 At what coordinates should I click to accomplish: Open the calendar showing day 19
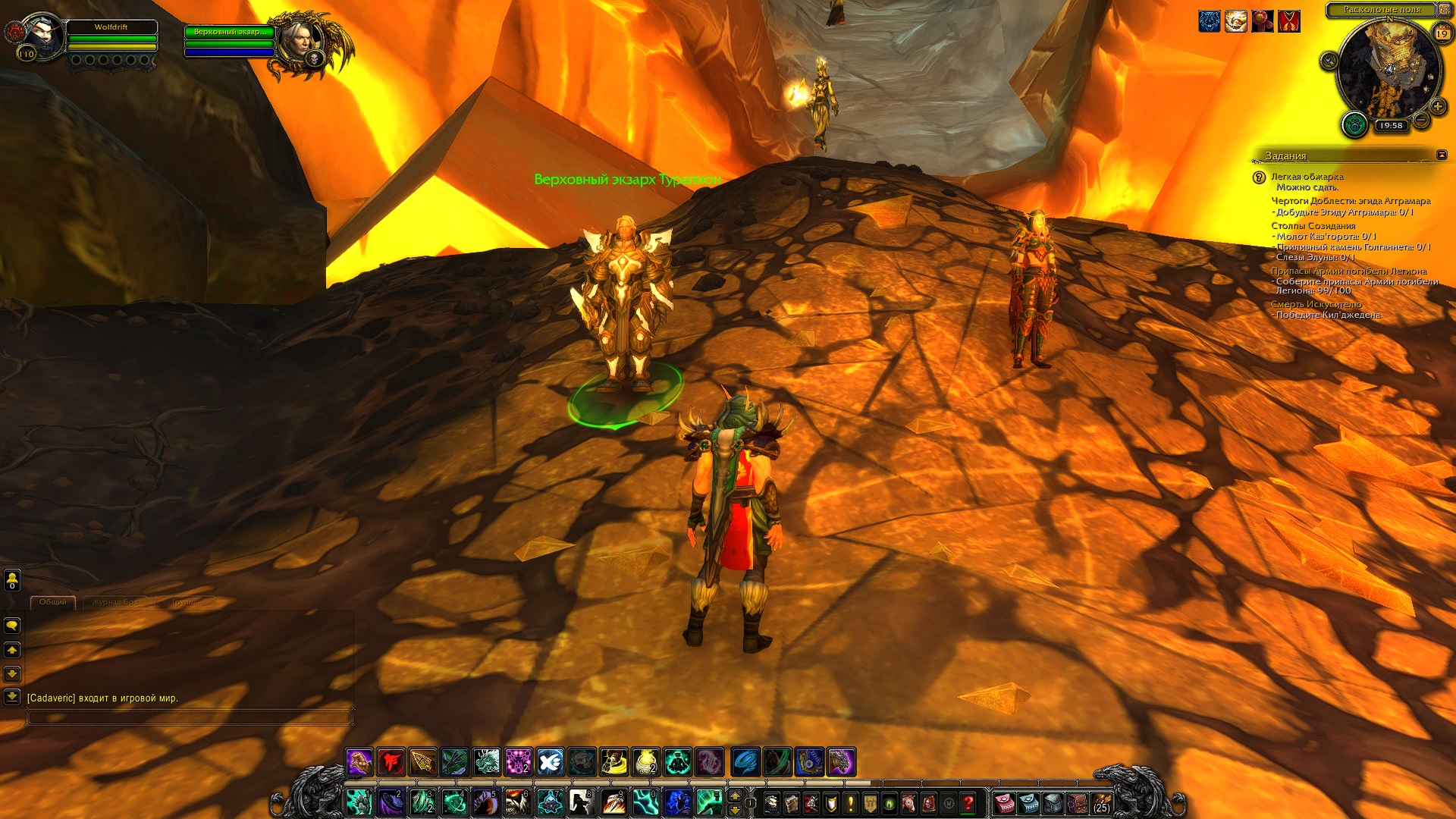[1442, 33]
